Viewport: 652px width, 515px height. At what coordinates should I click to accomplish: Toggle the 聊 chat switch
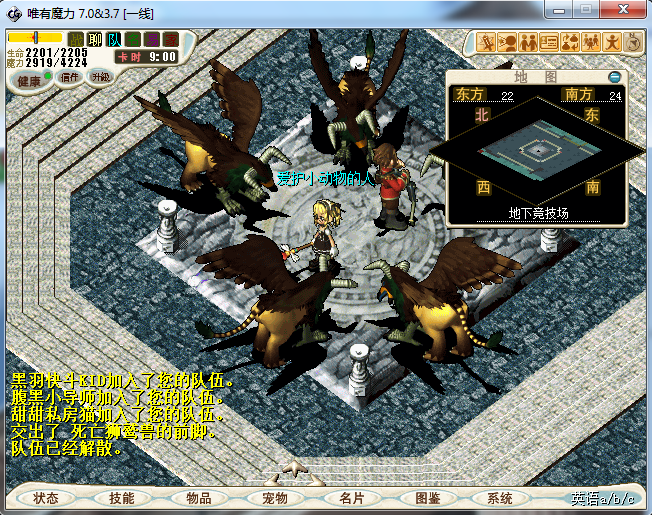click(x=95, y=39)
